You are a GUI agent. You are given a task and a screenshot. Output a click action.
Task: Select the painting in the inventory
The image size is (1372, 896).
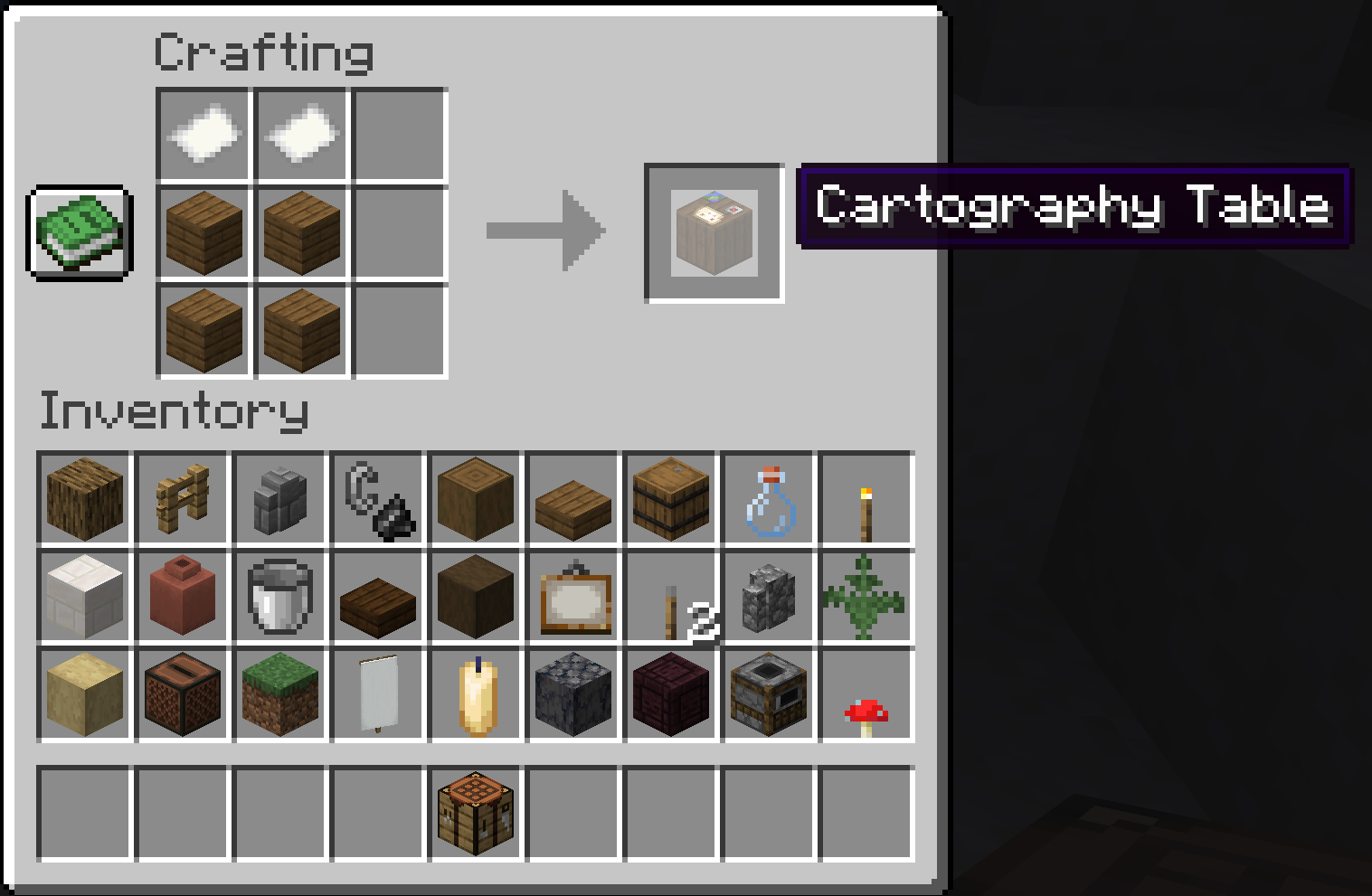572,598
